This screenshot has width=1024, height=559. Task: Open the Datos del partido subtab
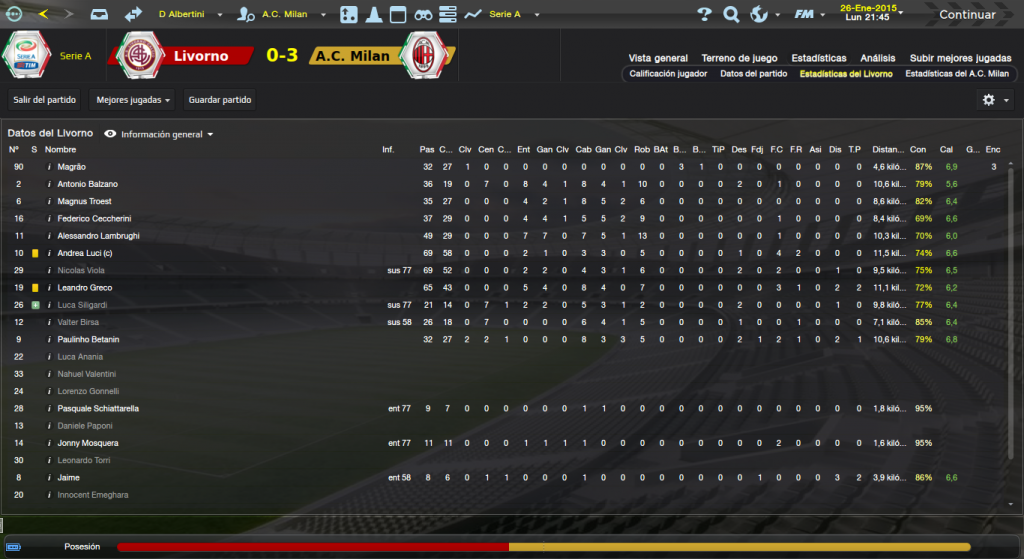pyautogui.click(x=753, y=74)
